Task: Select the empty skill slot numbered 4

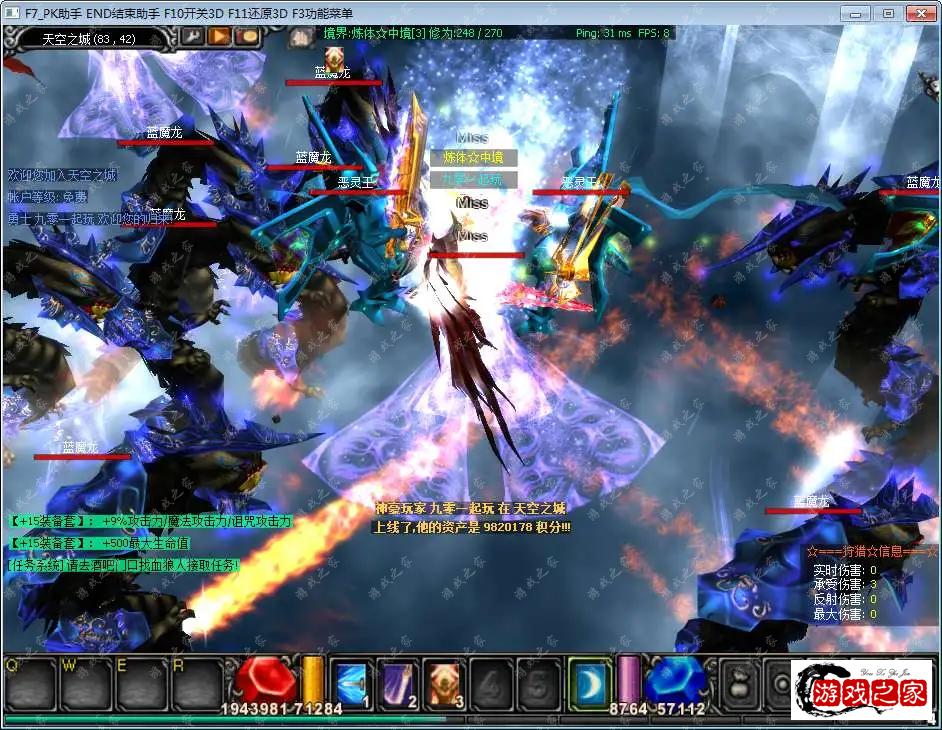Action: (x=491, y=683)
